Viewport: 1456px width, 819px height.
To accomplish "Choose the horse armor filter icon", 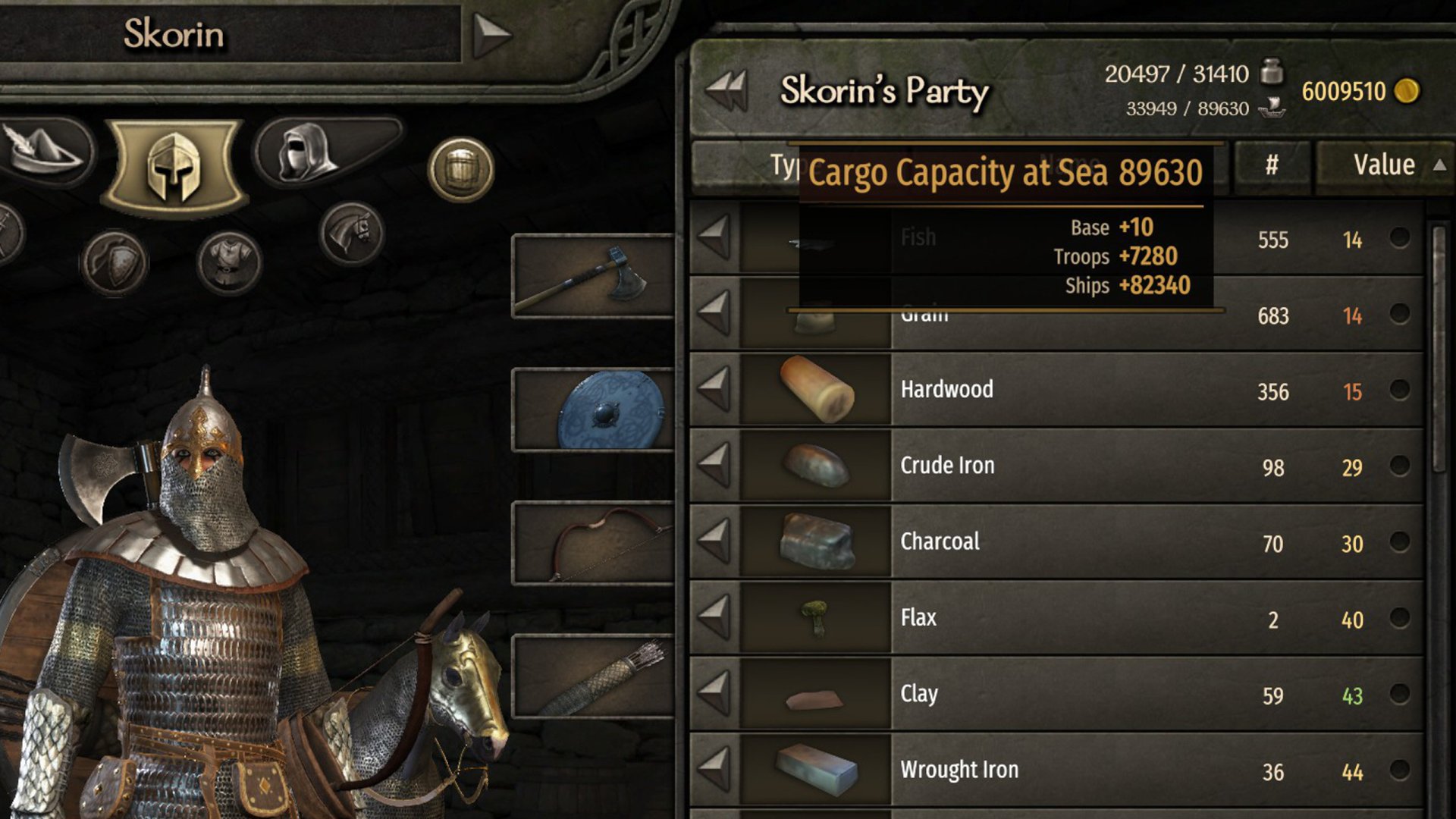I will coord(351,233).
